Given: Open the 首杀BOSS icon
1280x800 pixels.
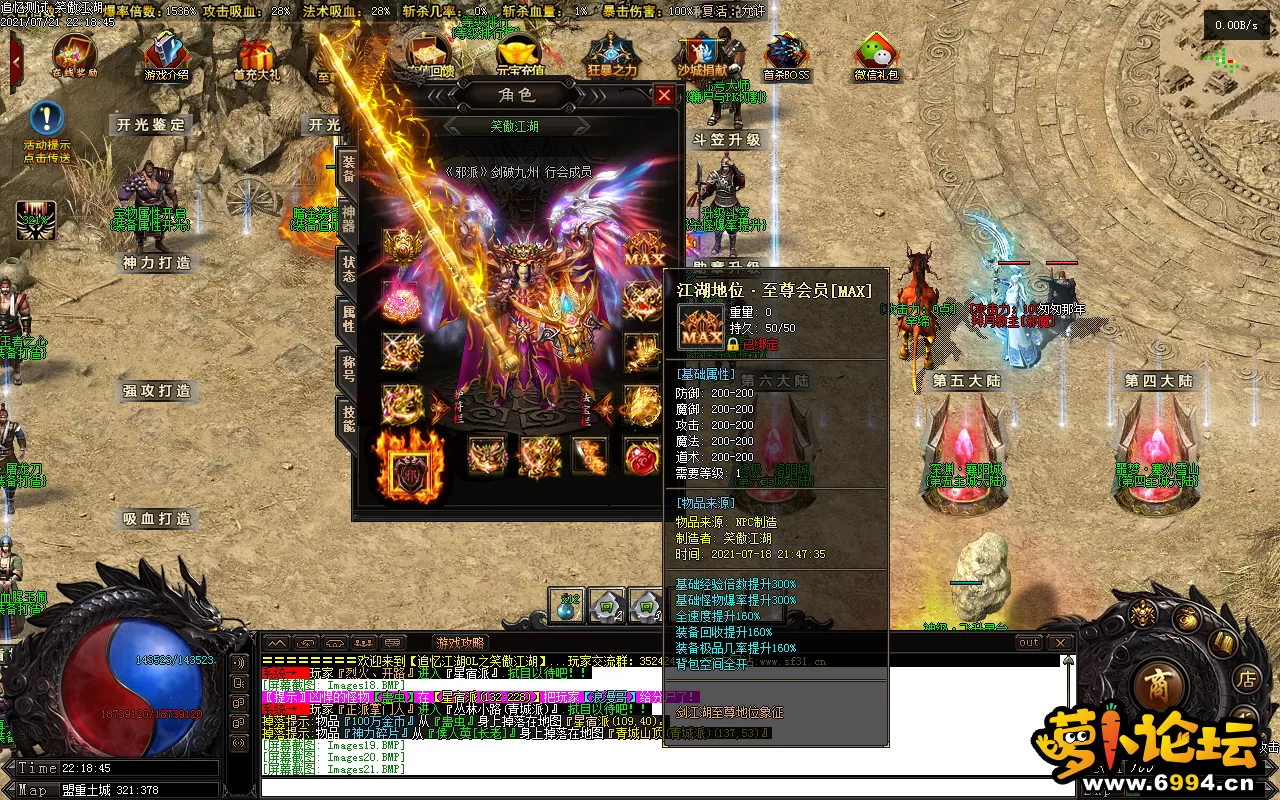Looking at the screenshot, I should click(787, 55).
